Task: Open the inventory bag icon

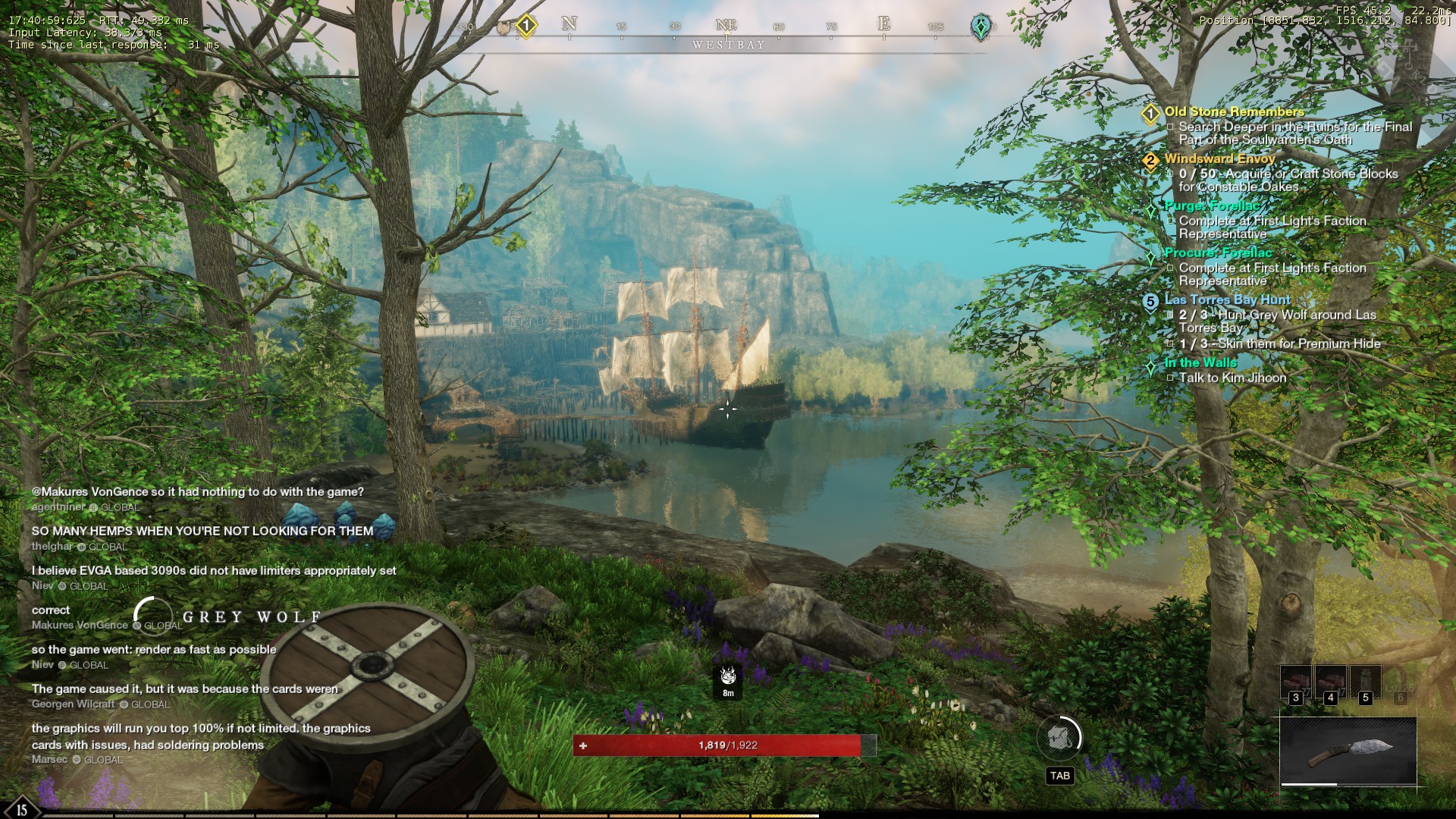Action: coord(1059,737)
